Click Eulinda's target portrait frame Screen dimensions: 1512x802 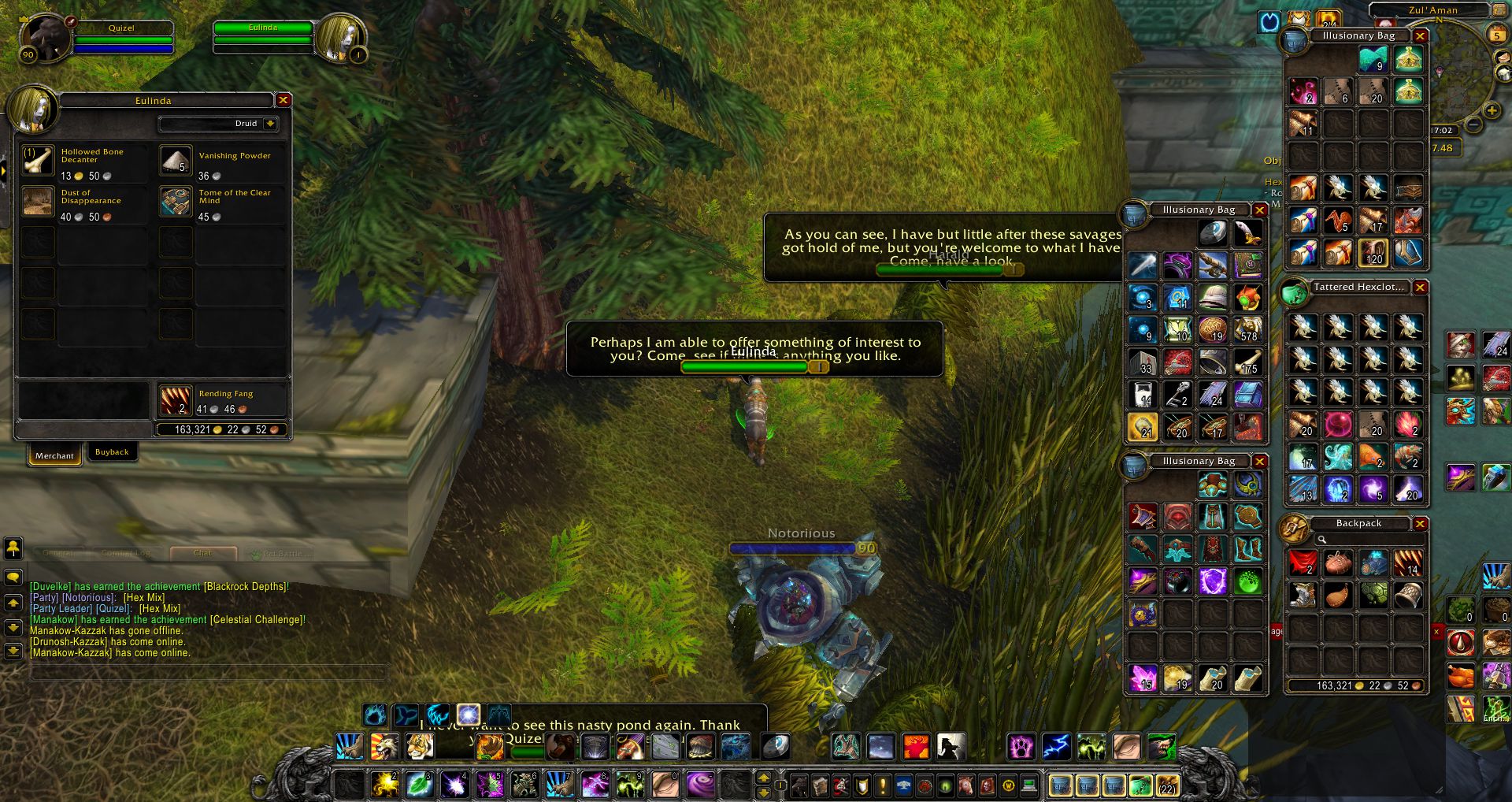[x=340, y=38]
